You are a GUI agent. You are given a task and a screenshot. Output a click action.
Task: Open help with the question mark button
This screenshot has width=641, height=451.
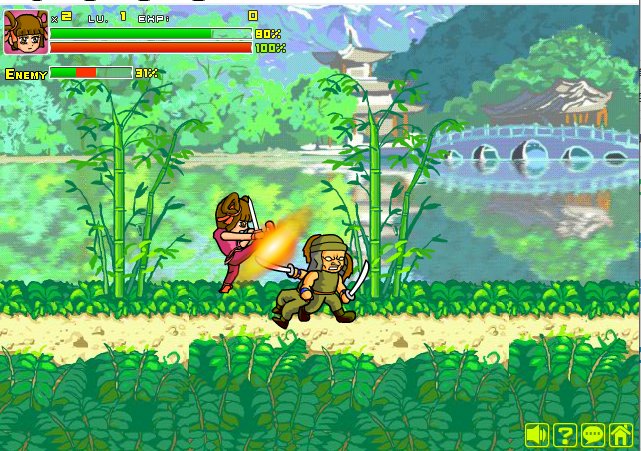coord(565,435)
